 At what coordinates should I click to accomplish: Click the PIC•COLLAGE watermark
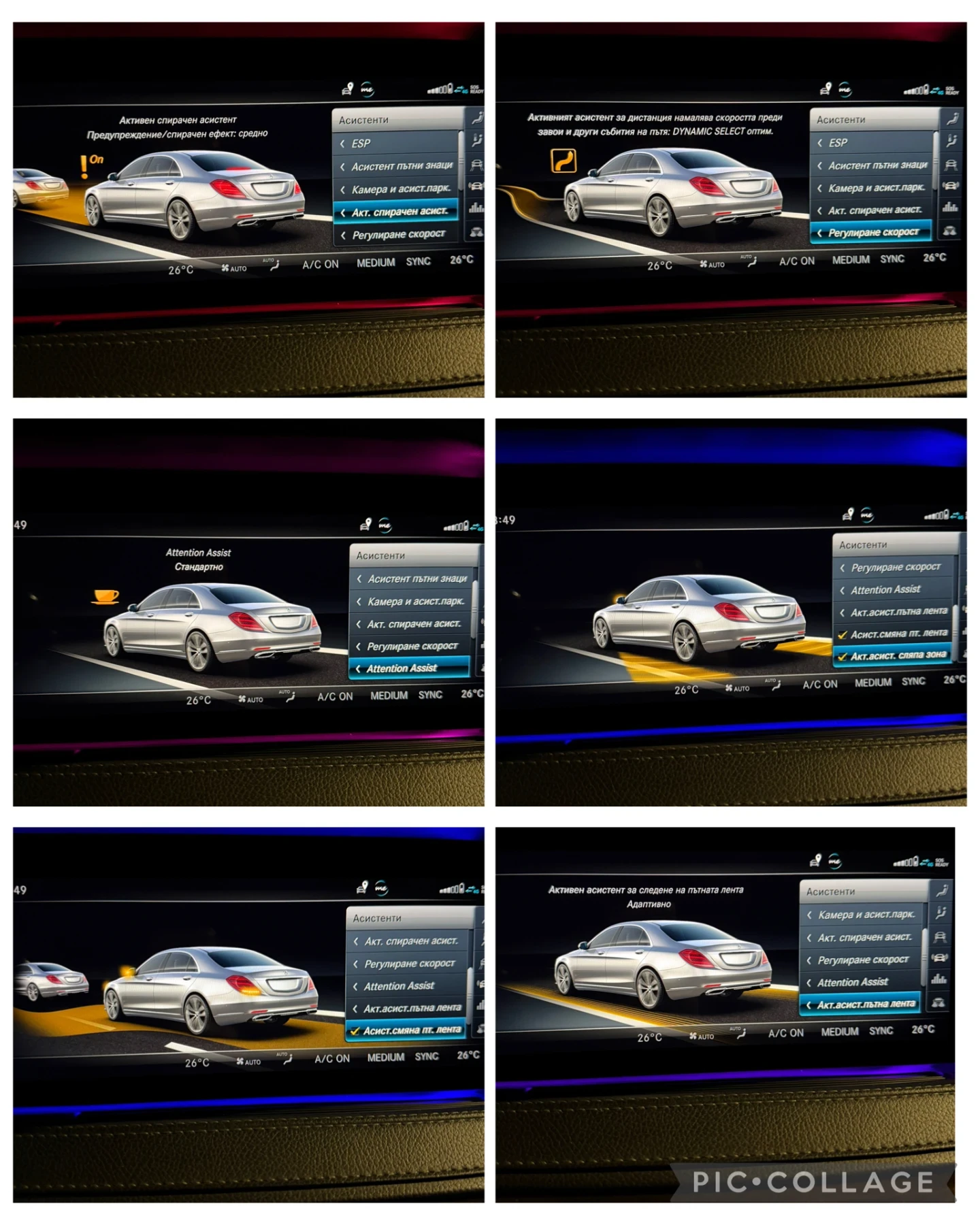[813, 1182]
